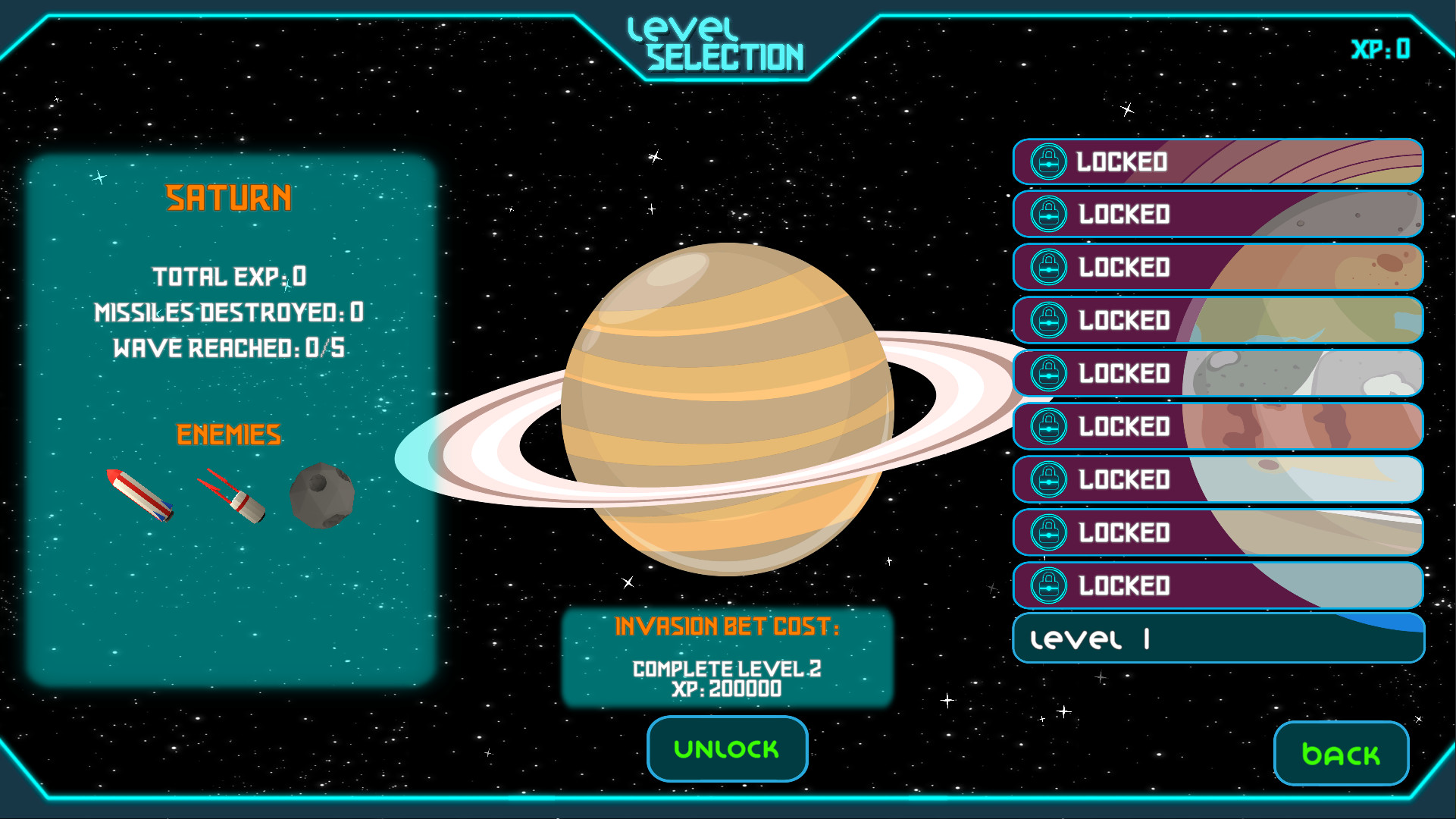Click the padlock icon on the fifth locked level

pos(1048,374)
